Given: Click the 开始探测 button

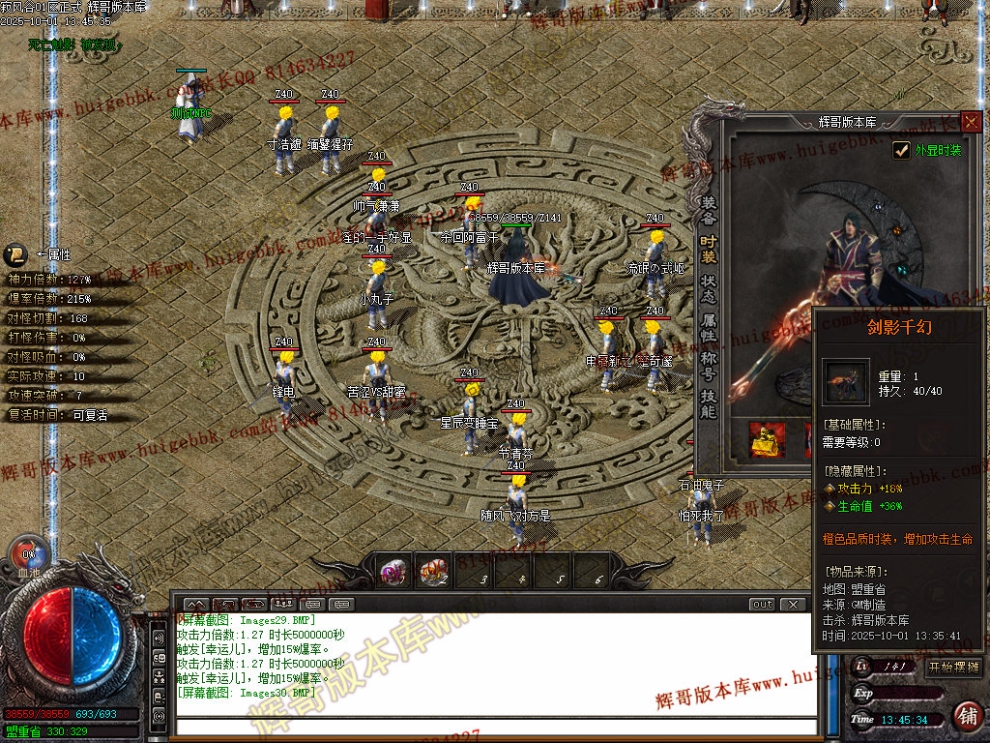Looking at the screenshot, I should tap(954, 667).
